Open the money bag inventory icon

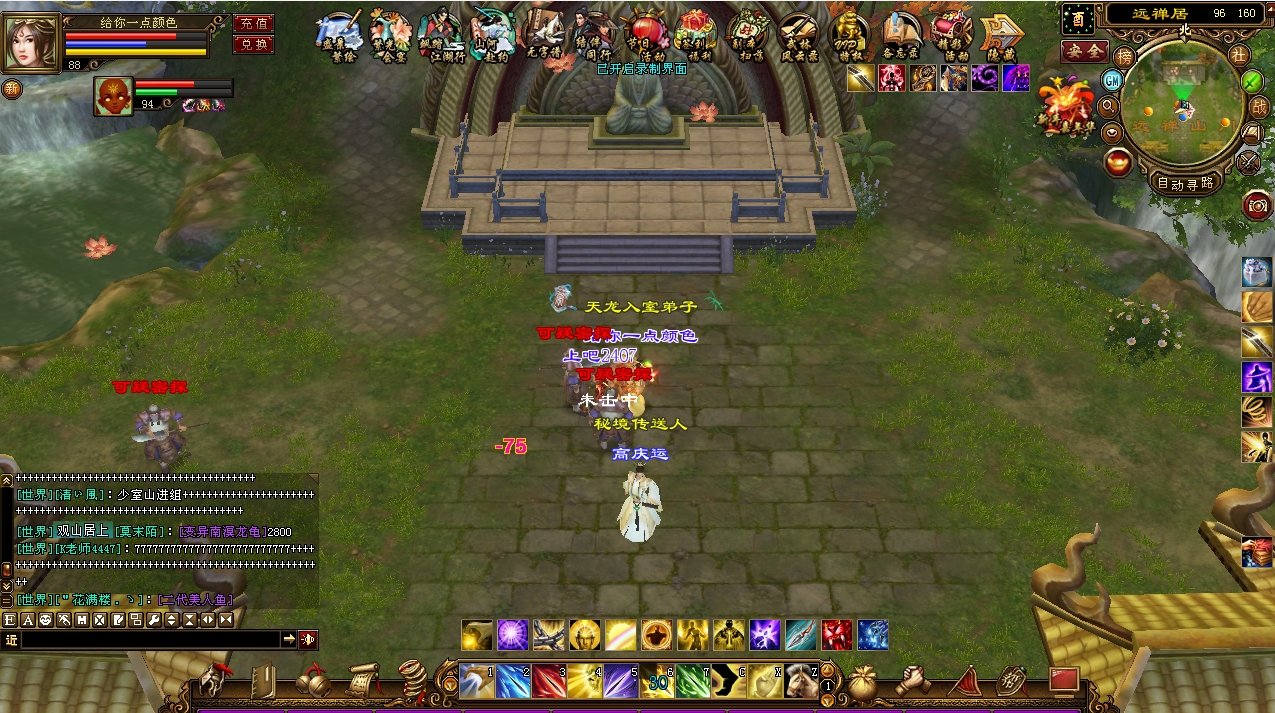(x=861, y=680)
